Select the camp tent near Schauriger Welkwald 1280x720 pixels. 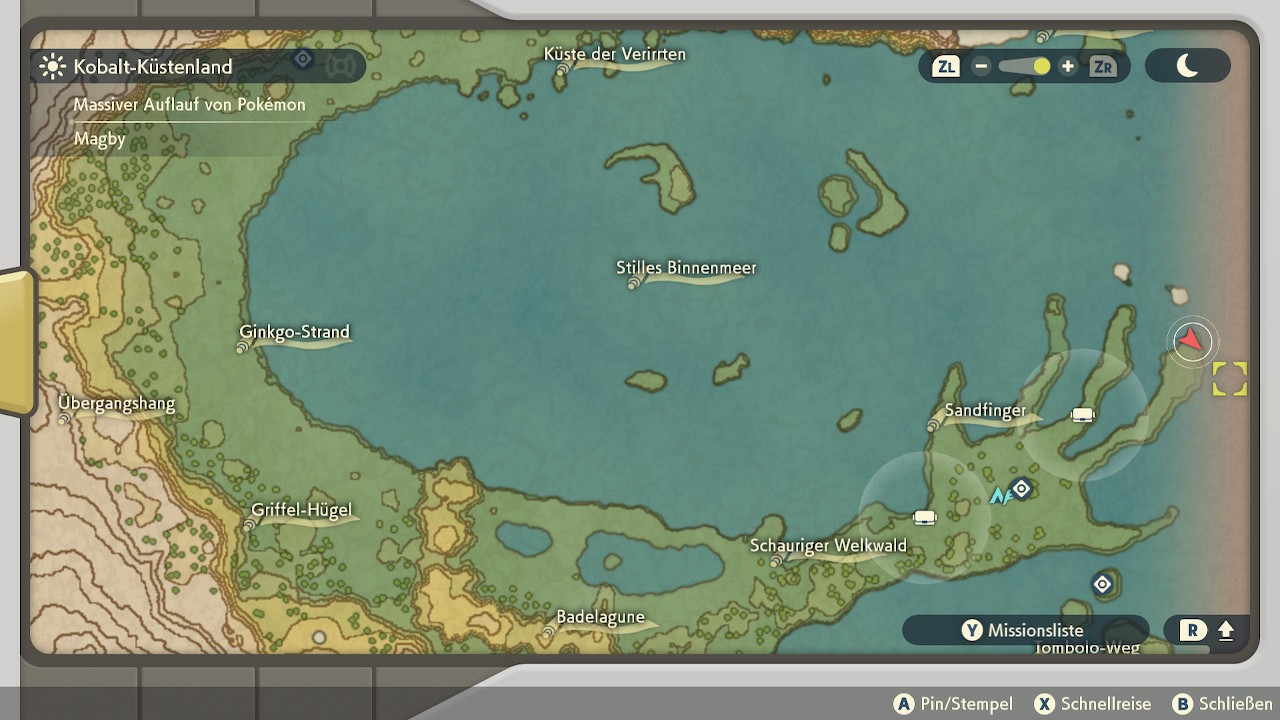[x=925, y=517]
